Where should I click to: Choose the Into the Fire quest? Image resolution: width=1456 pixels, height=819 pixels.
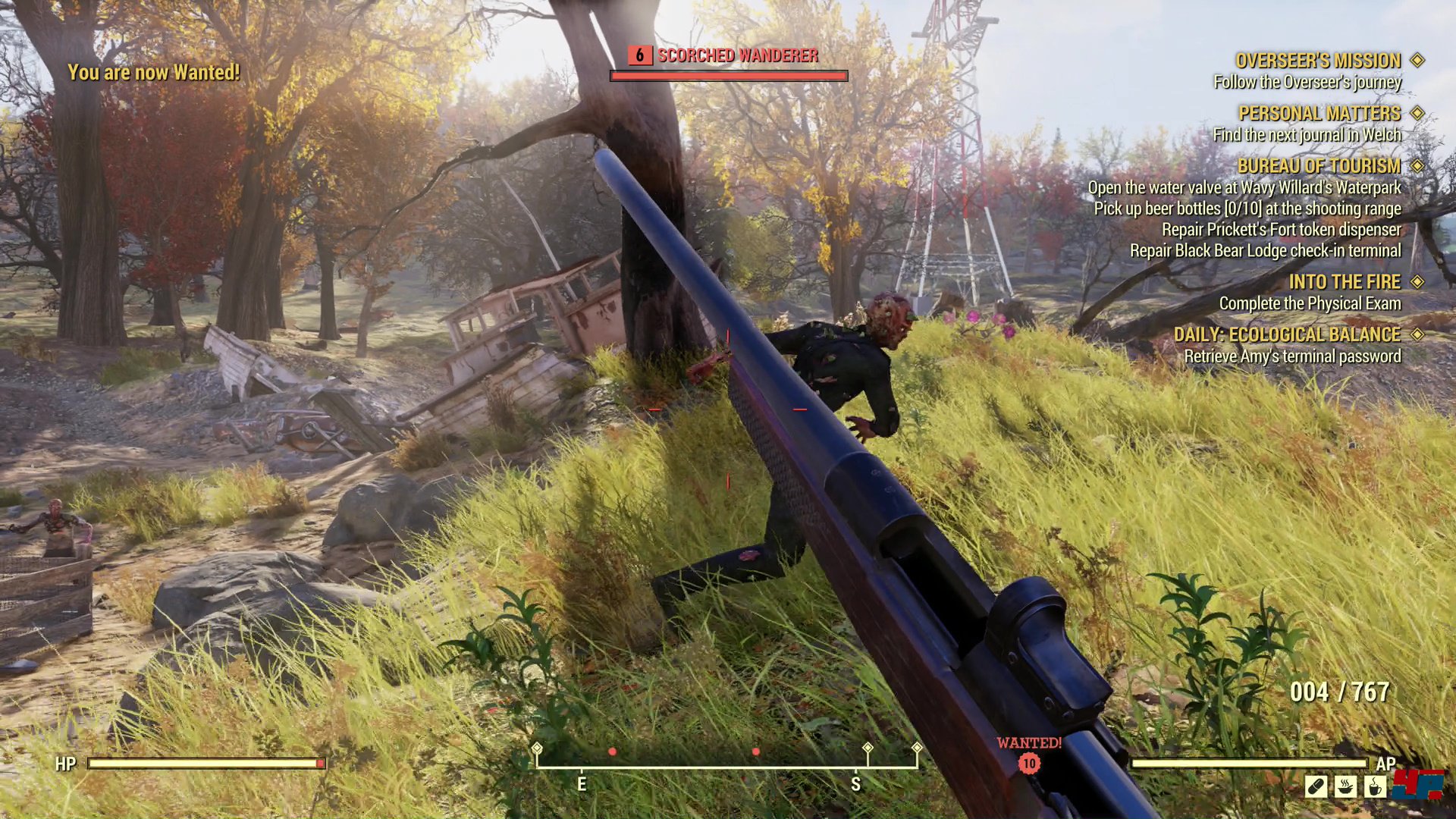pos(1345,282)
